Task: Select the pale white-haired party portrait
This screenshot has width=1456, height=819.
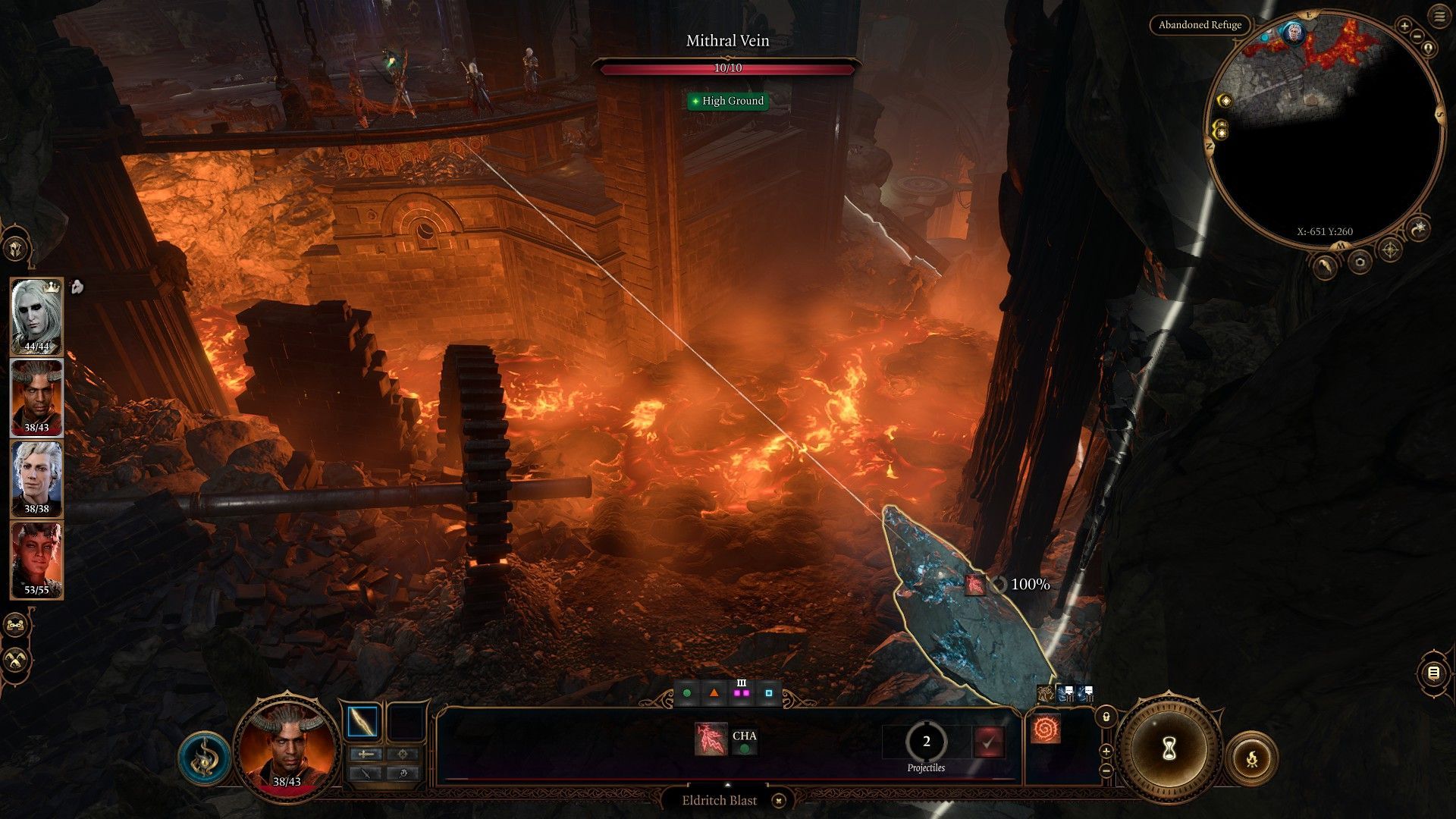Action: pyautogui.click(x=36, y=316)
